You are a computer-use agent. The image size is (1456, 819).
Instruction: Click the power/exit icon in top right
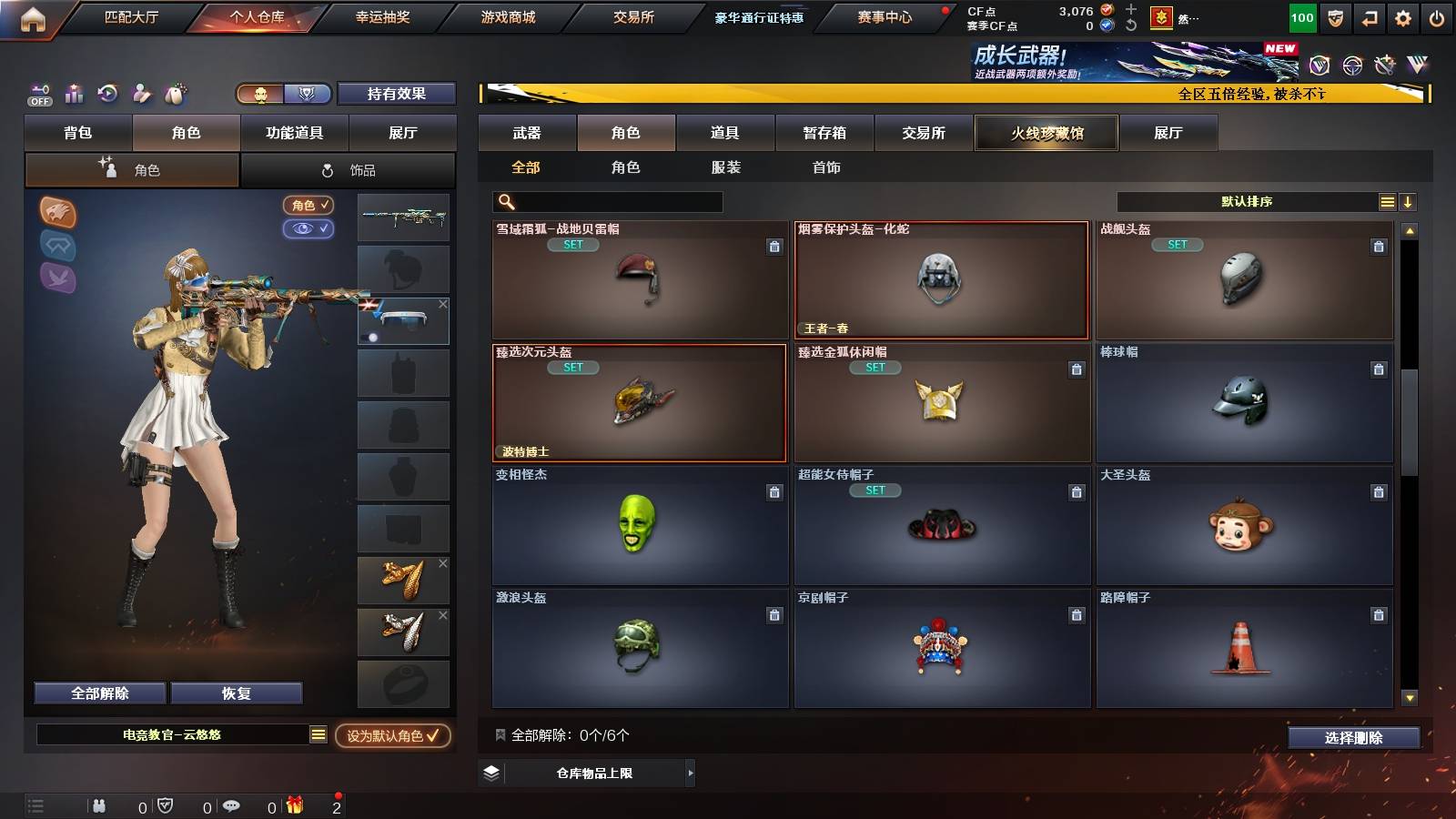pos(1438,17)
